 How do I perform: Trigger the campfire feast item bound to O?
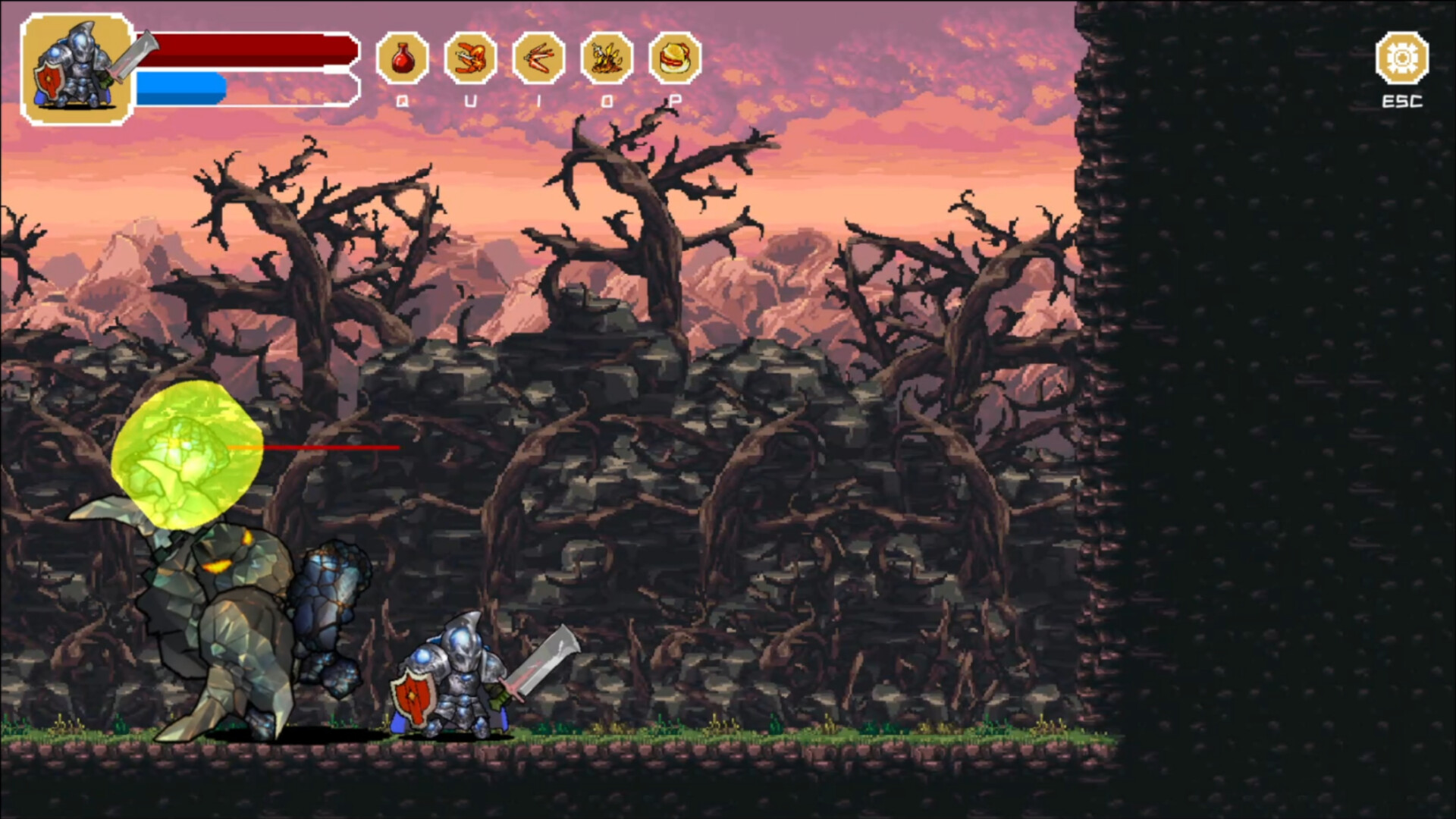click(x=607, y=55)
